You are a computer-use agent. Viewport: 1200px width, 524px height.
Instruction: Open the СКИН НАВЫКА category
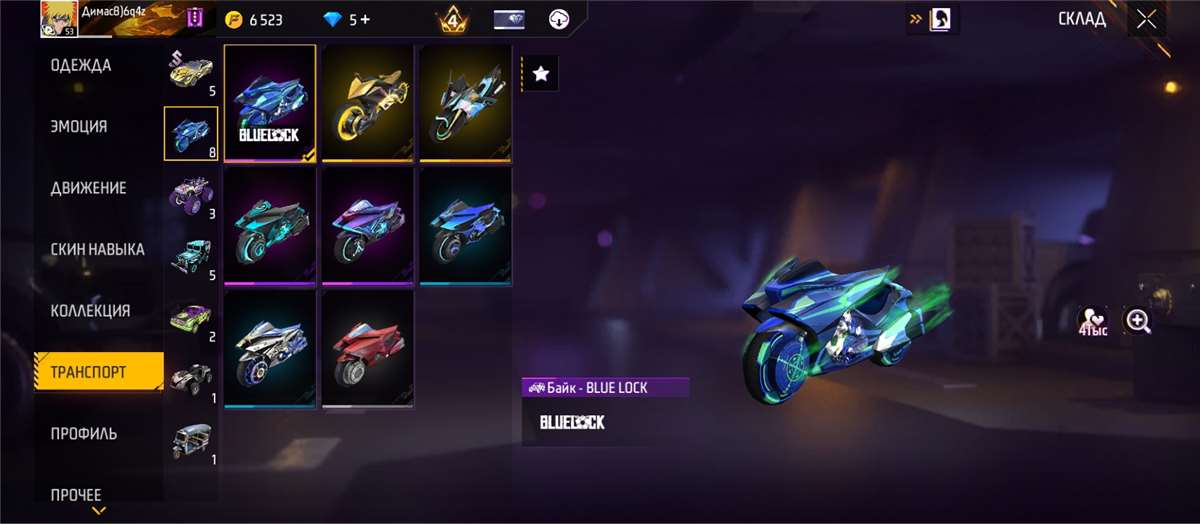98,249
